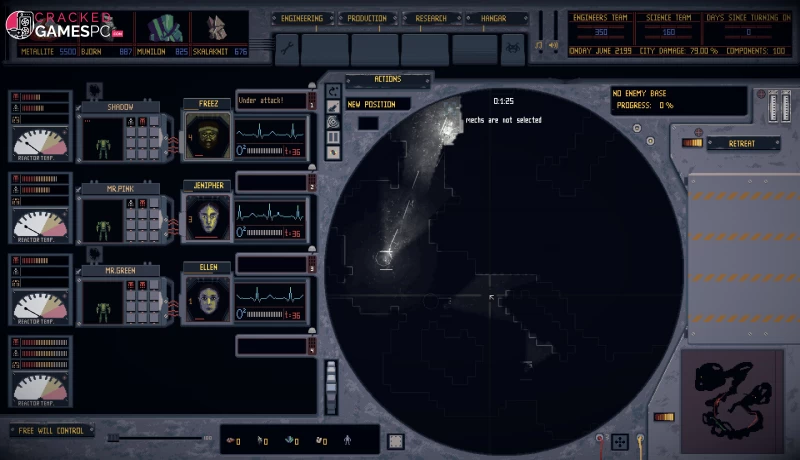The image size is (800, 460).
Task: Switch to the Production tab
Action: (x=368, y=18)
